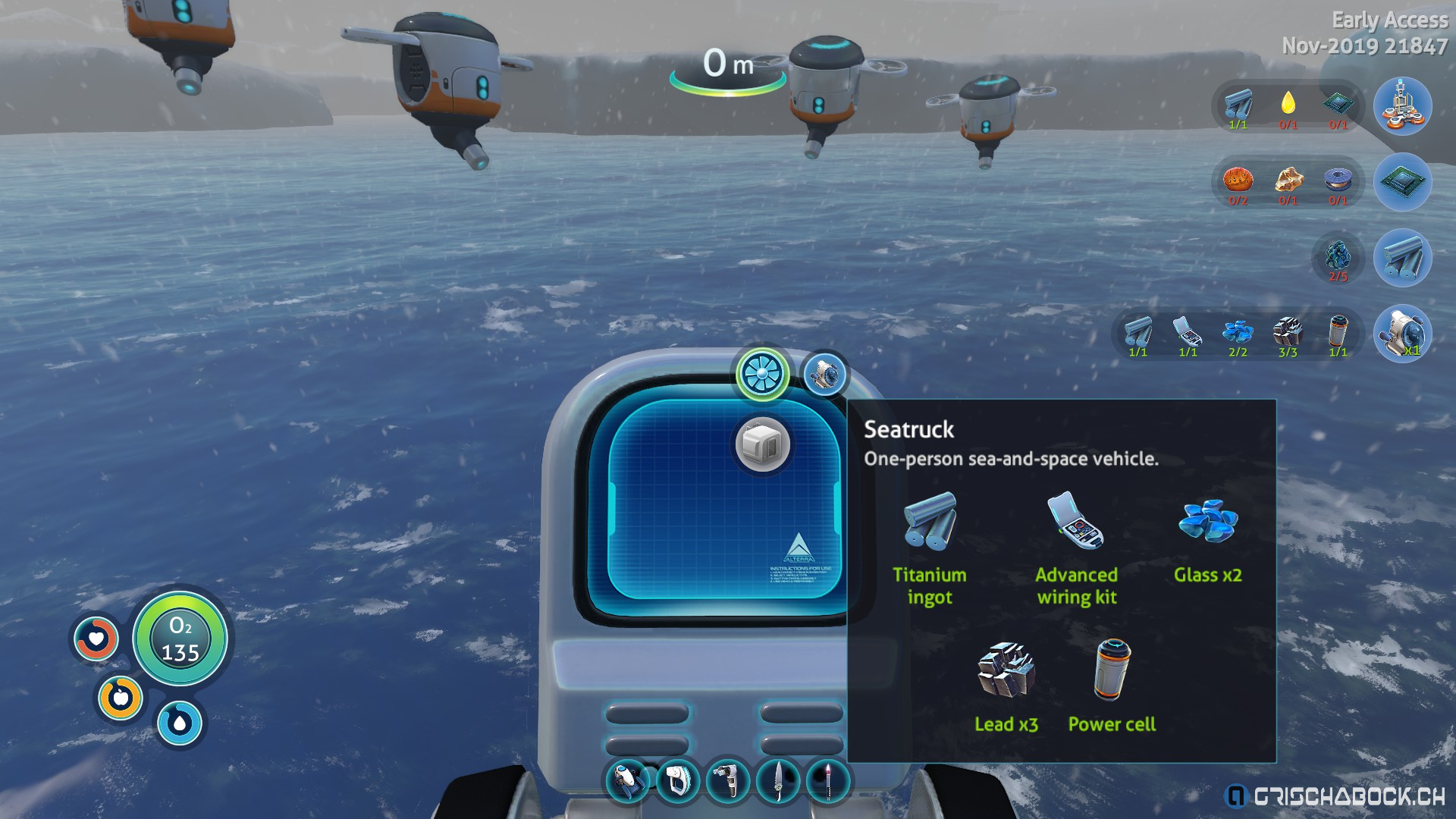Select the mobile vehicle bay hotbar slot
This screenshot has width=1456, height=819.
628,780
